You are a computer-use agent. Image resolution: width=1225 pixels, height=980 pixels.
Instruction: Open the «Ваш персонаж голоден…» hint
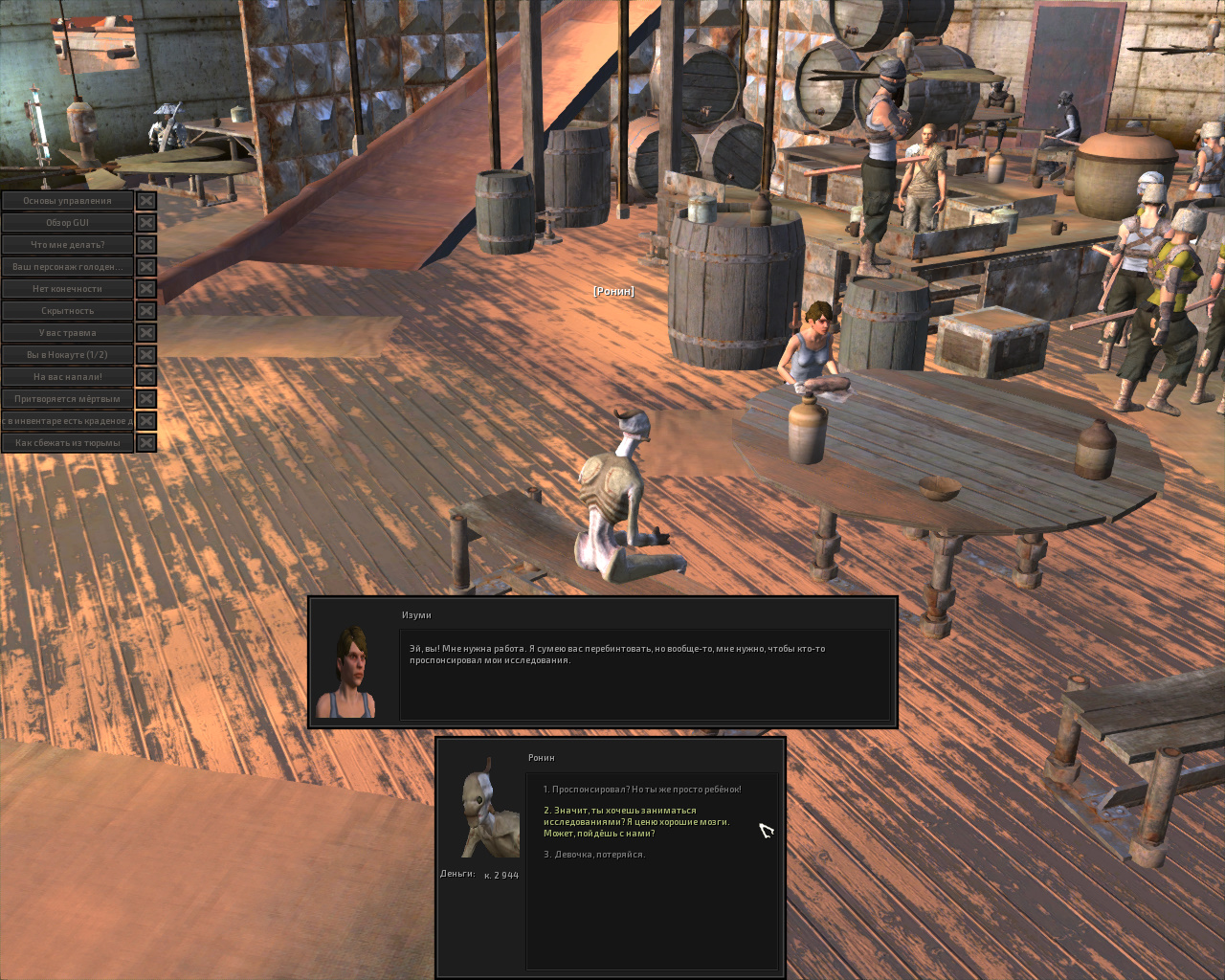67,267
